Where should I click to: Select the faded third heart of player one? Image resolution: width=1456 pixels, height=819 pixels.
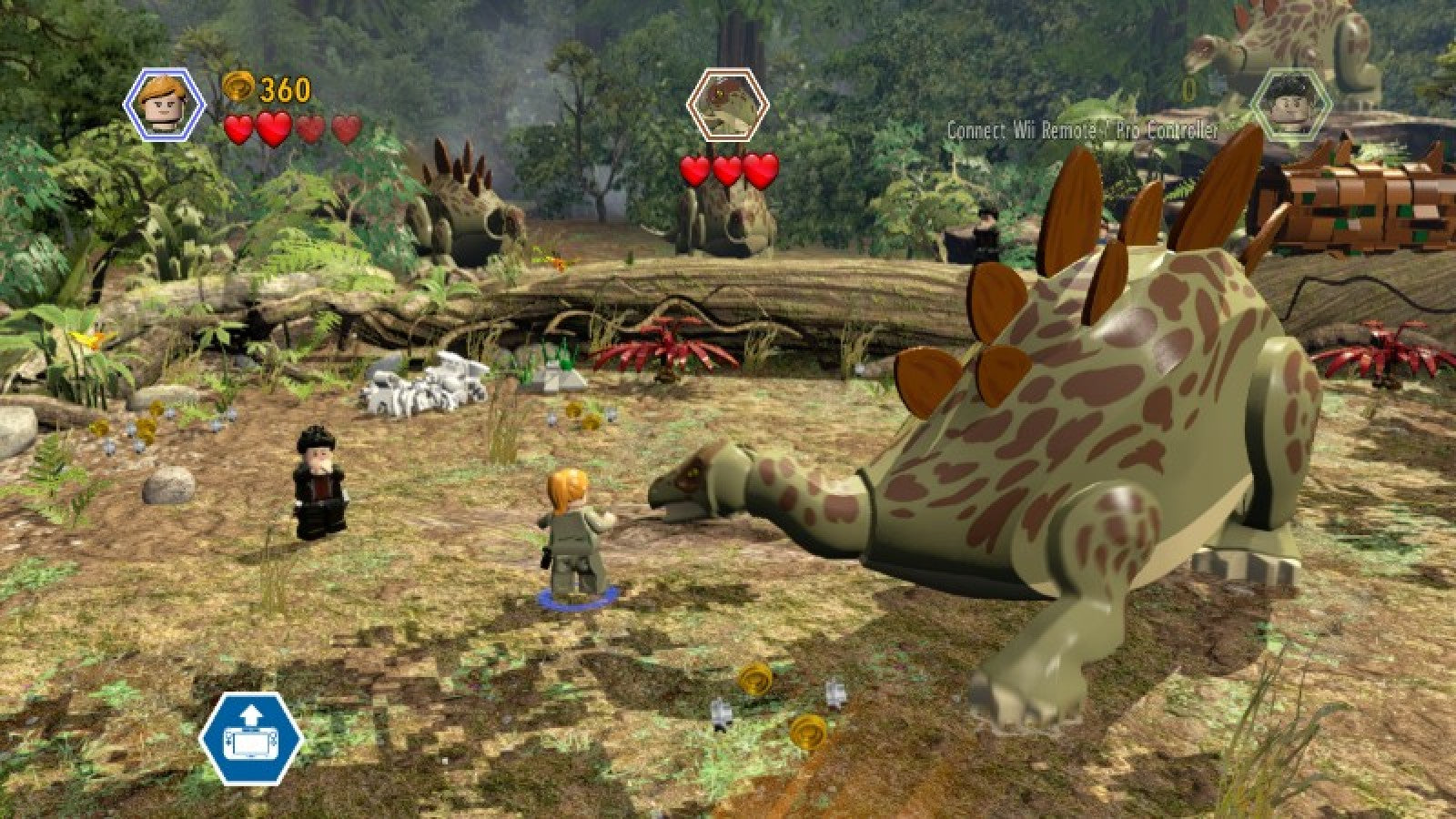pyautogui.click(x=310, y=127)
